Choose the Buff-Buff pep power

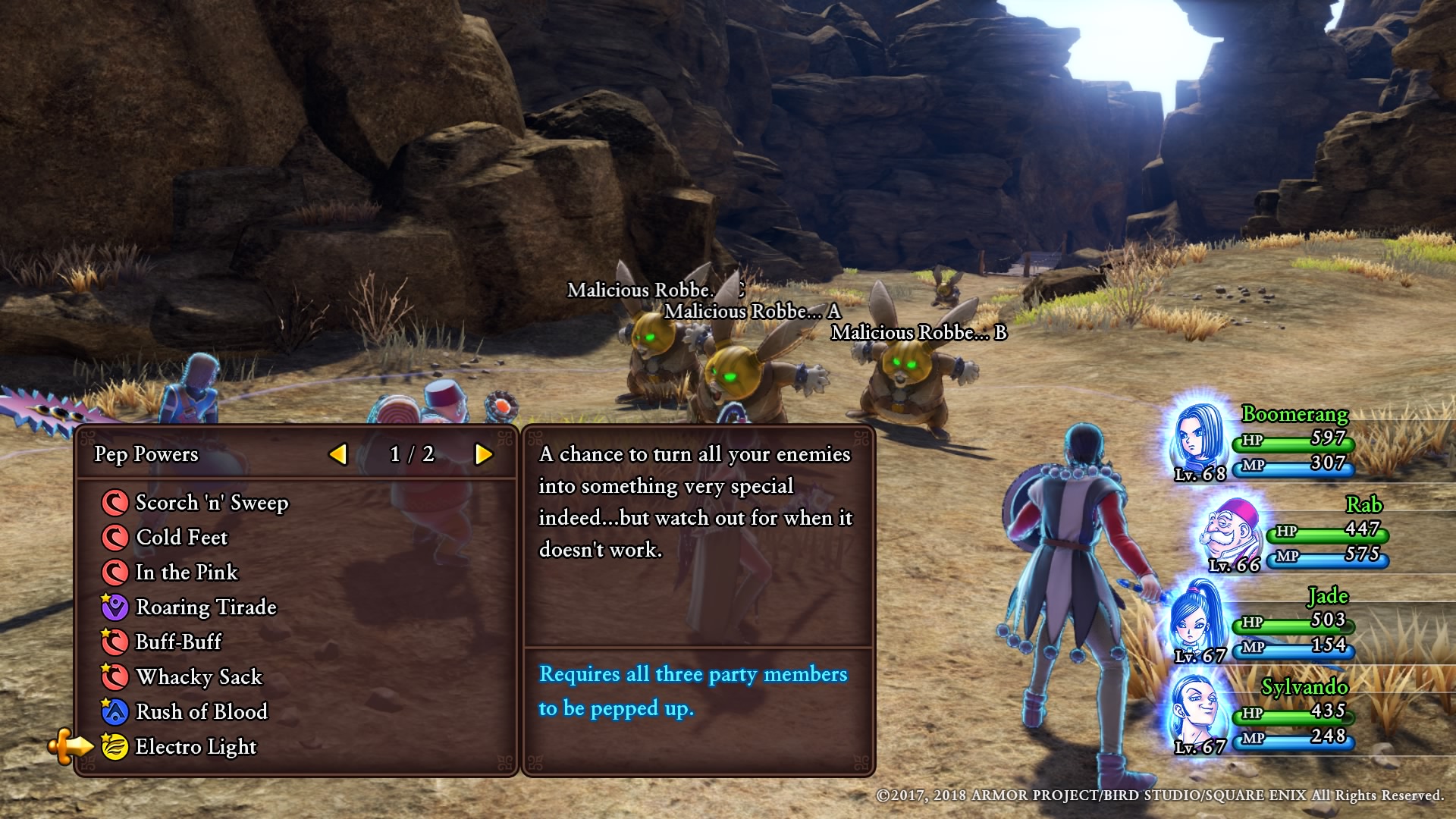click(x=178, y=642)
